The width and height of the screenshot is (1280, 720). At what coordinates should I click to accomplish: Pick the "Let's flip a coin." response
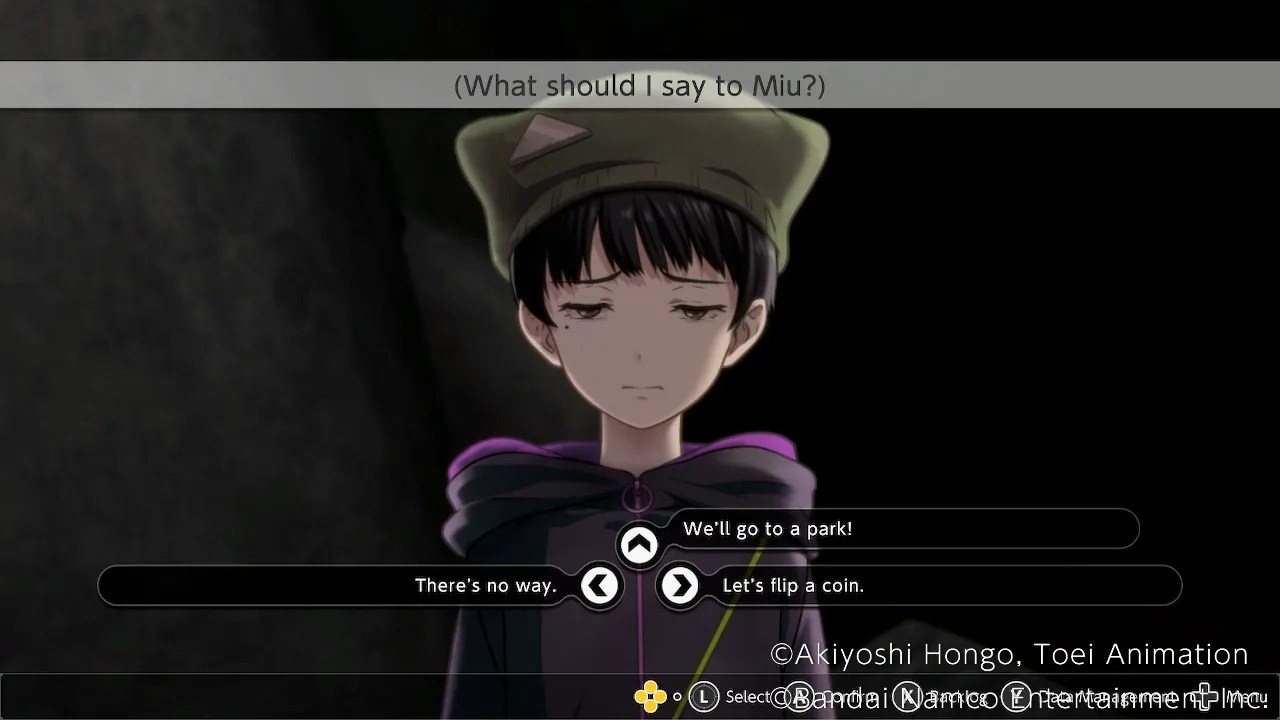[793, 586]
